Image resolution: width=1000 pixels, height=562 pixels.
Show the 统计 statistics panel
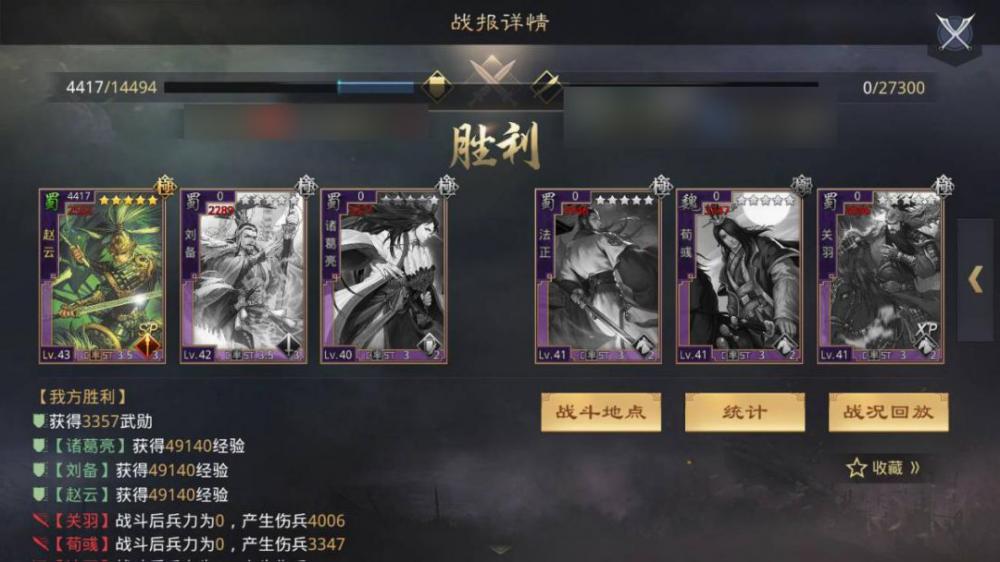[744, 412]
